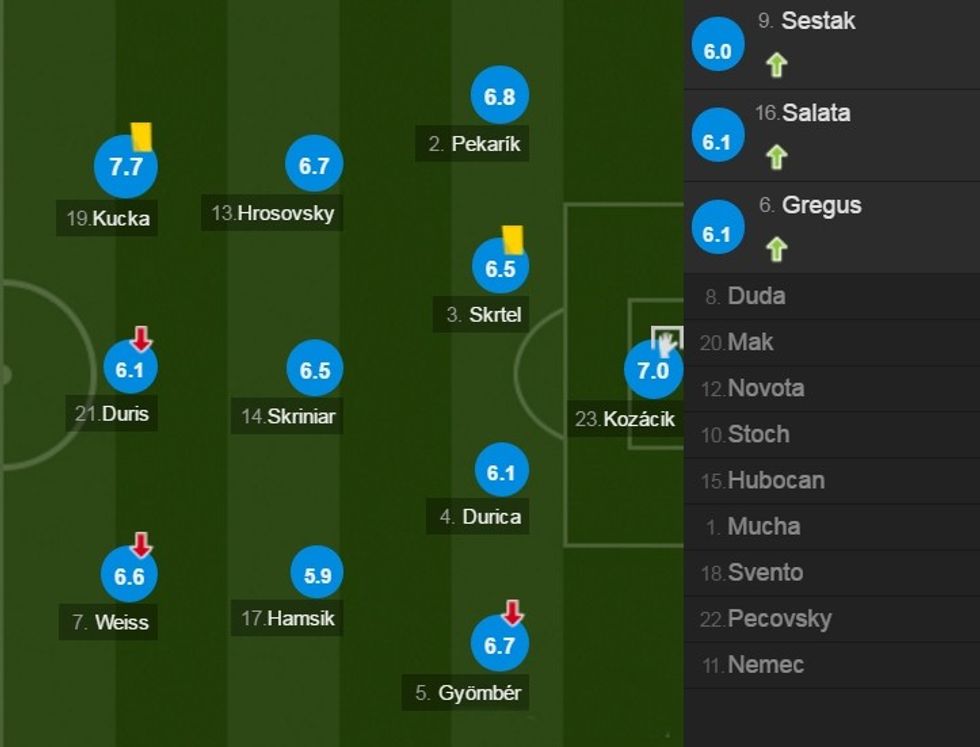Screen dimensions: 980x747
Task: Click Mak's row on the bench
Action: pyautogui.click(x=750, y=342)
